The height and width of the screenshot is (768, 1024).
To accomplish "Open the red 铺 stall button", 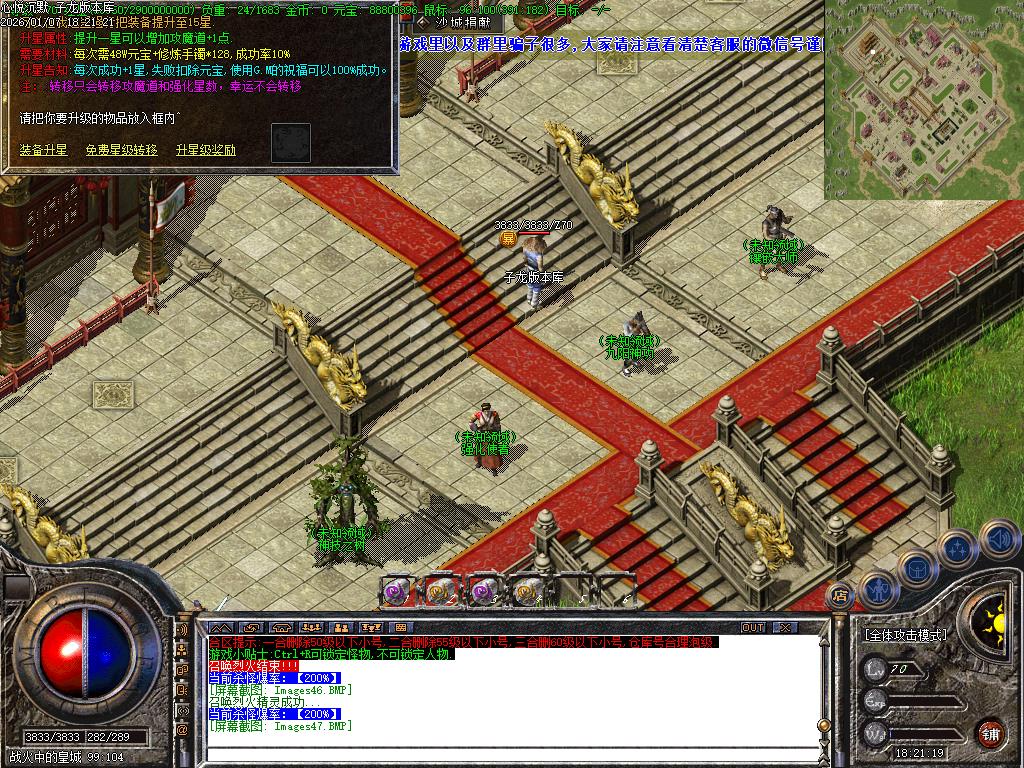I will [x=990, y=731].
